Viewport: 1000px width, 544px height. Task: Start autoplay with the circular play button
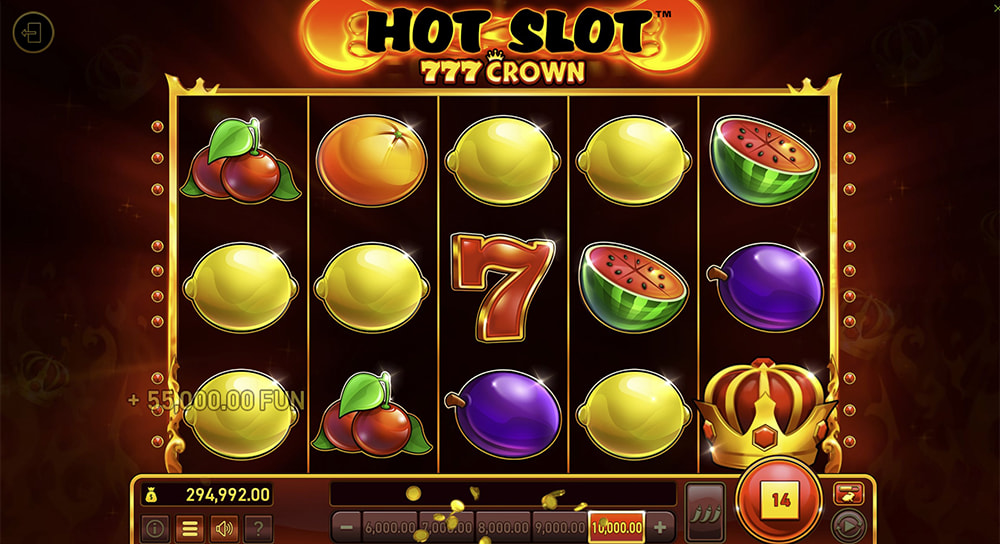tap(848, 525)
